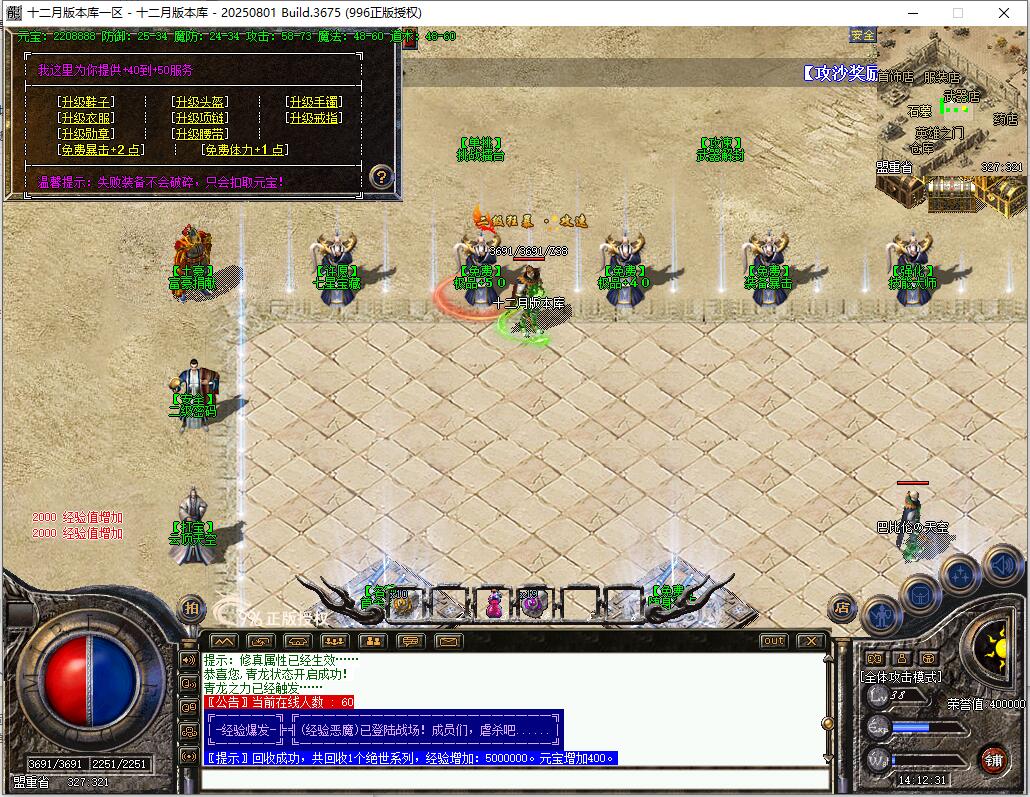This screenshot has height=797, width=1030.
Task: Click the chat panel's out button
Action: click(773, 641)
